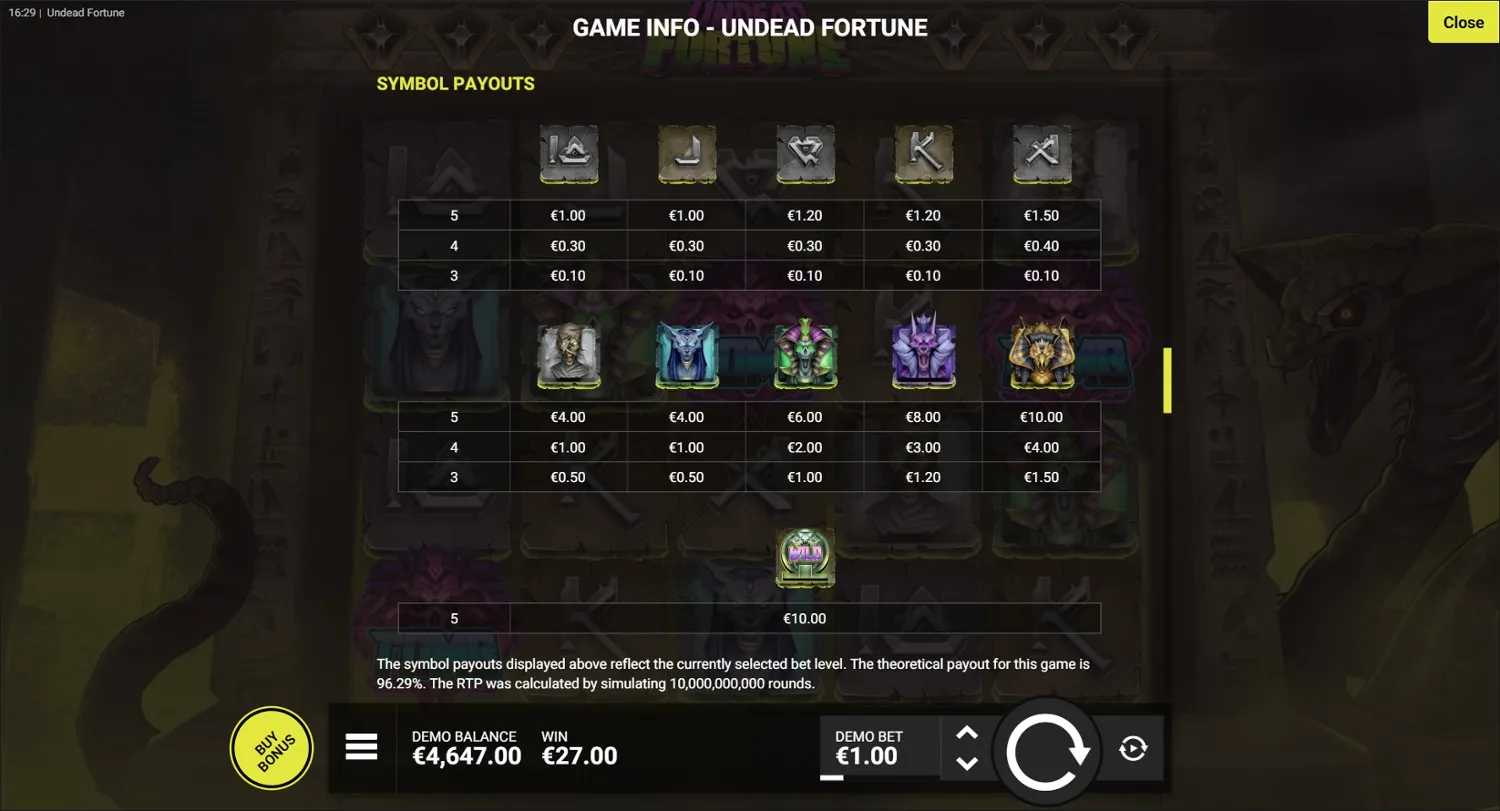Select the 10 symbol in payouts table
The height and width of the screenshot is (811, 1500).
[x=568, y=155]
